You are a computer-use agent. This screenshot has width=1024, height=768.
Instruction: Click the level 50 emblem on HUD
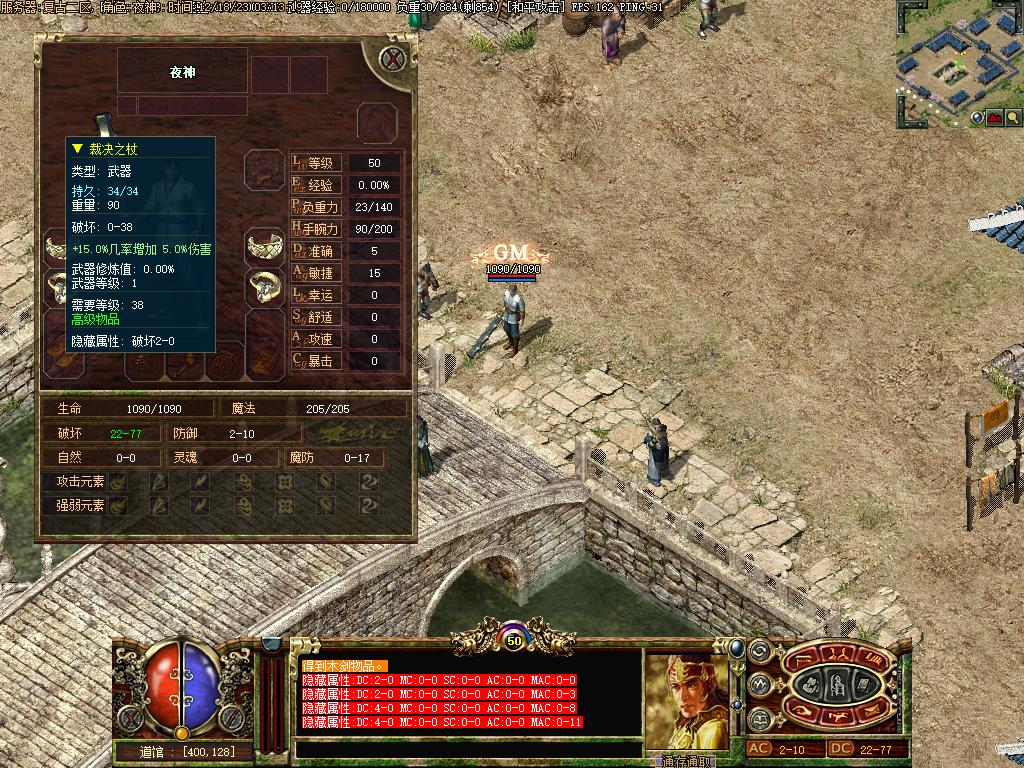(513, 640)
